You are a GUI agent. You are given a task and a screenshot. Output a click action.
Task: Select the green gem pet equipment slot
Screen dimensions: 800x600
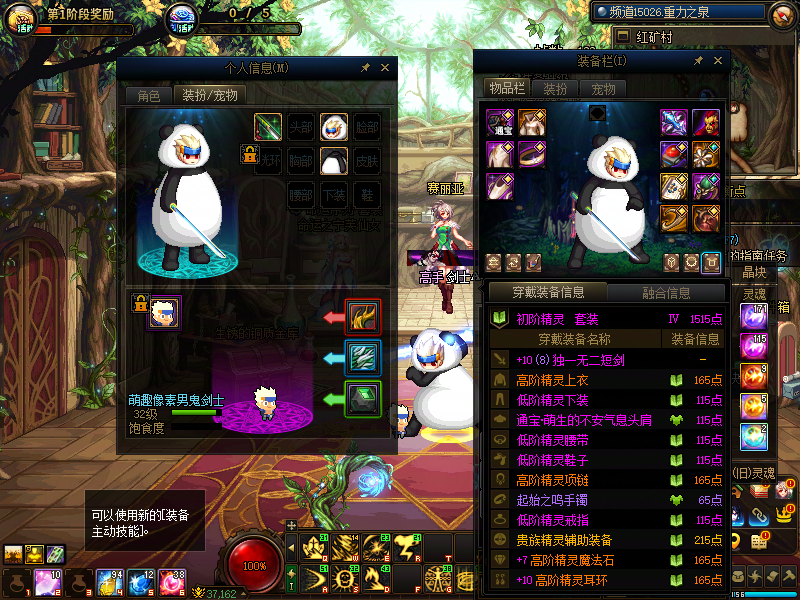(x=362, y=398)
